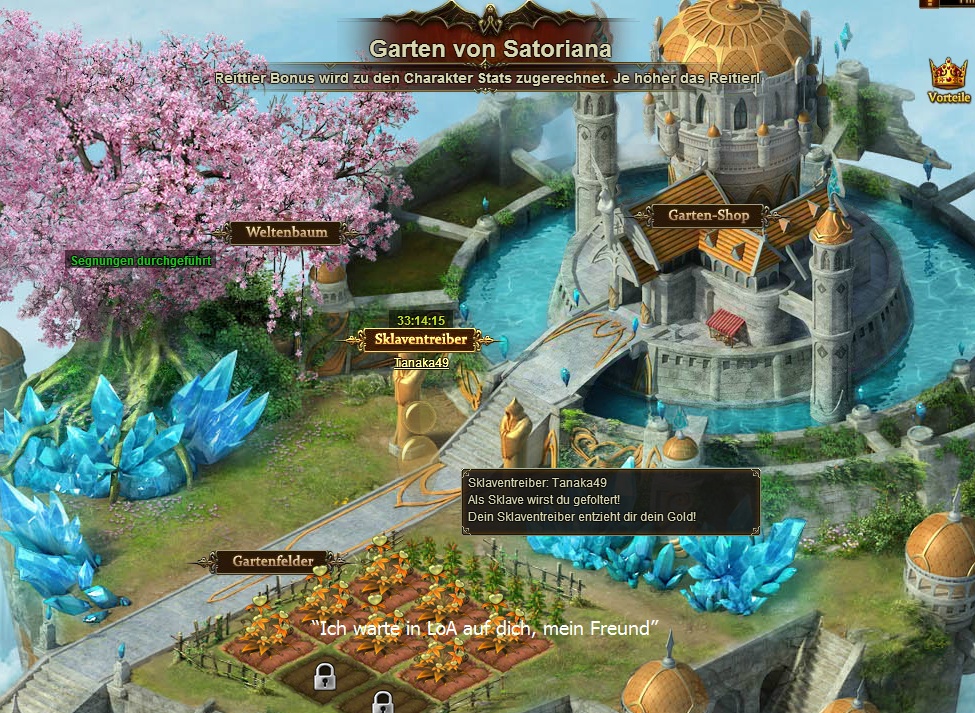Click the player name Tanaka49
Viewport: 975px width, 713px height.
click(x=421, y=363)
